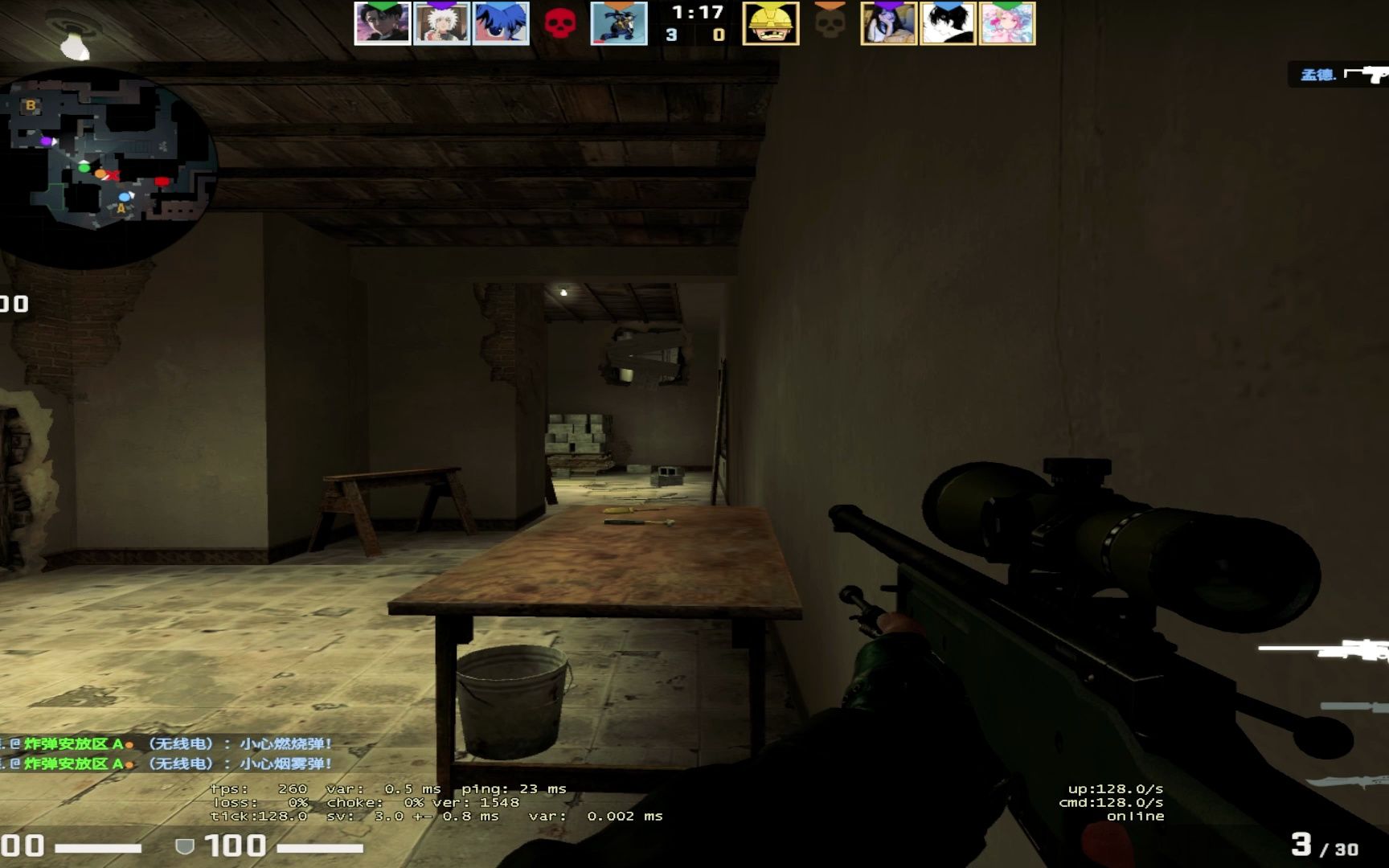The width and height of the screenshot is (1389, 868).
Task: Toggle the purple dot shown on the minimap
Action: (x=47, y=141)
